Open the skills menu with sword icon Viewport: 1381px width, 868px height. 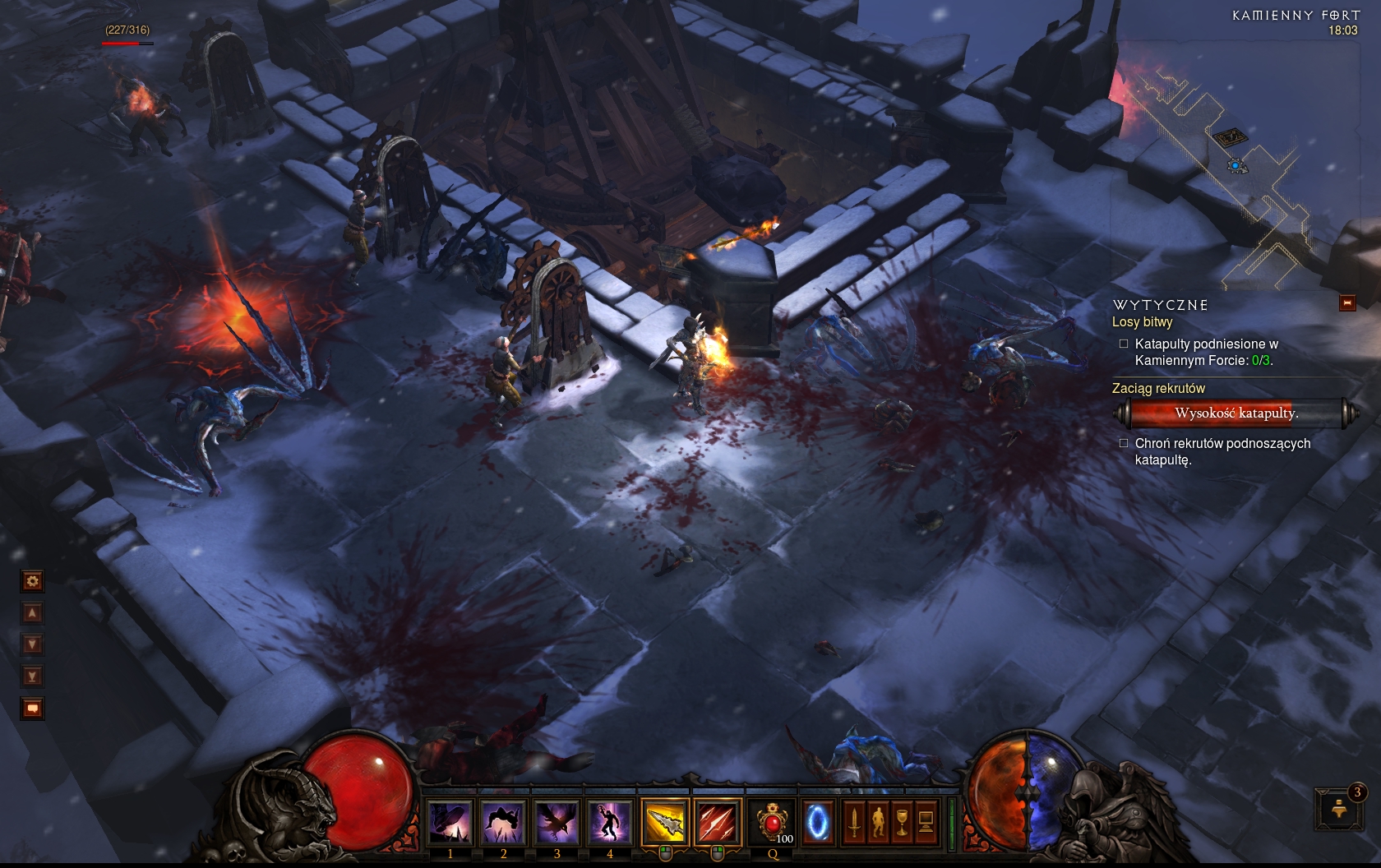click(854, 821)
